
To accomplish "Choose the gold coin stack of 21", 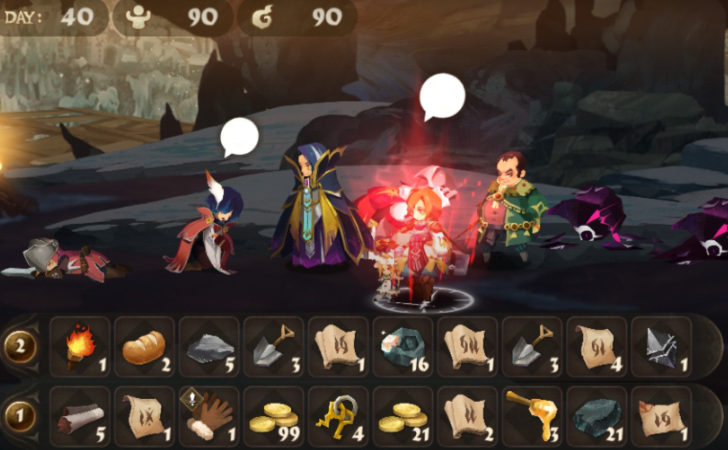I will [x=402, y=416].
